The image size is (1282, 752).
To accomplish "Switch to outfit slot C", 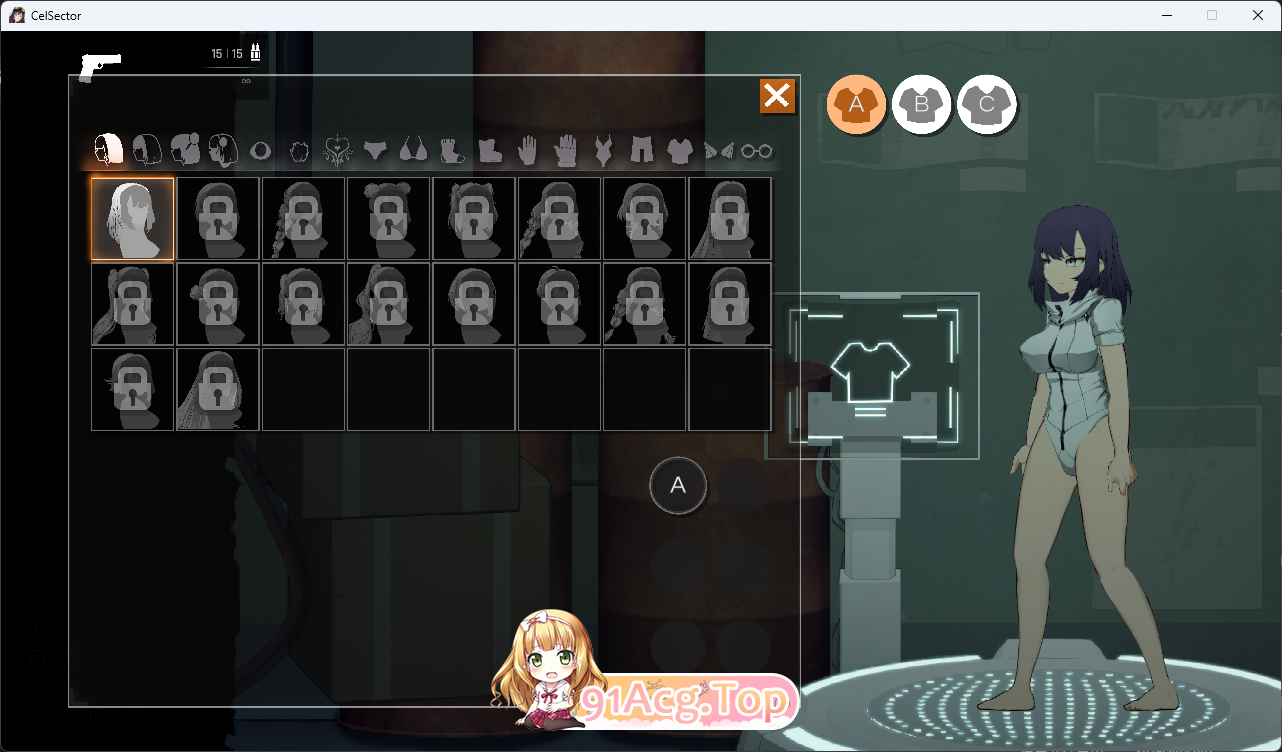I will click(x=987, y=104).
